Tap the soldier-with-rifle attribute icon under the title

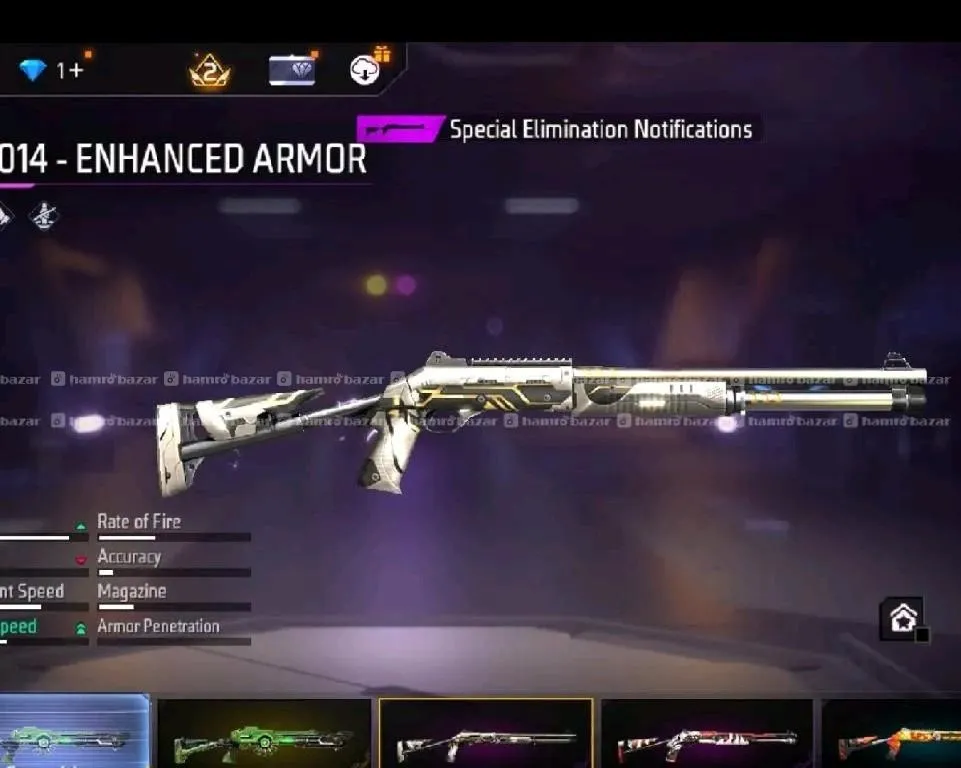[43, 215]
